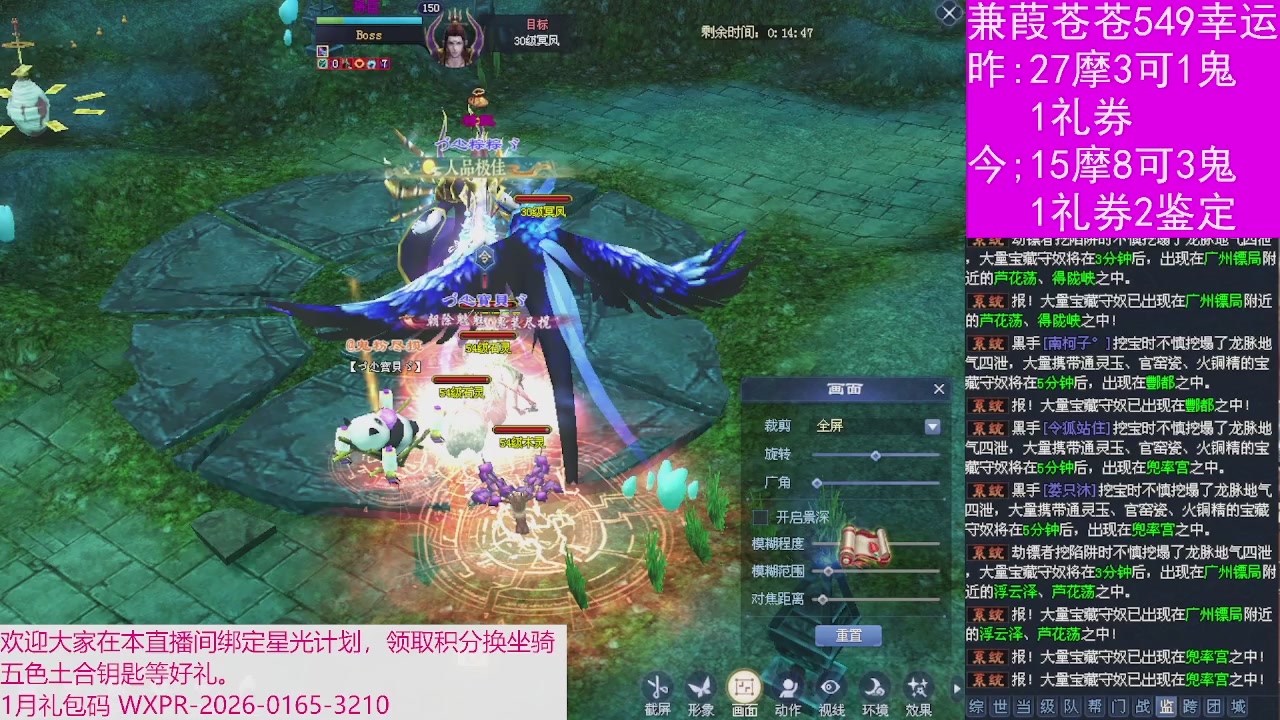
Task: Open the 形象 appearance icon
Action: pyautogui.click(x=701, y=685)
